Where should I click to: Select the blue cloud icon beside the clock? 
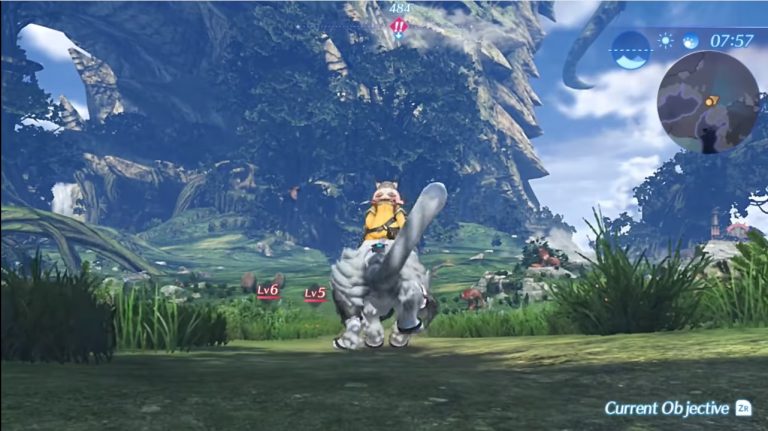point(690,41)
